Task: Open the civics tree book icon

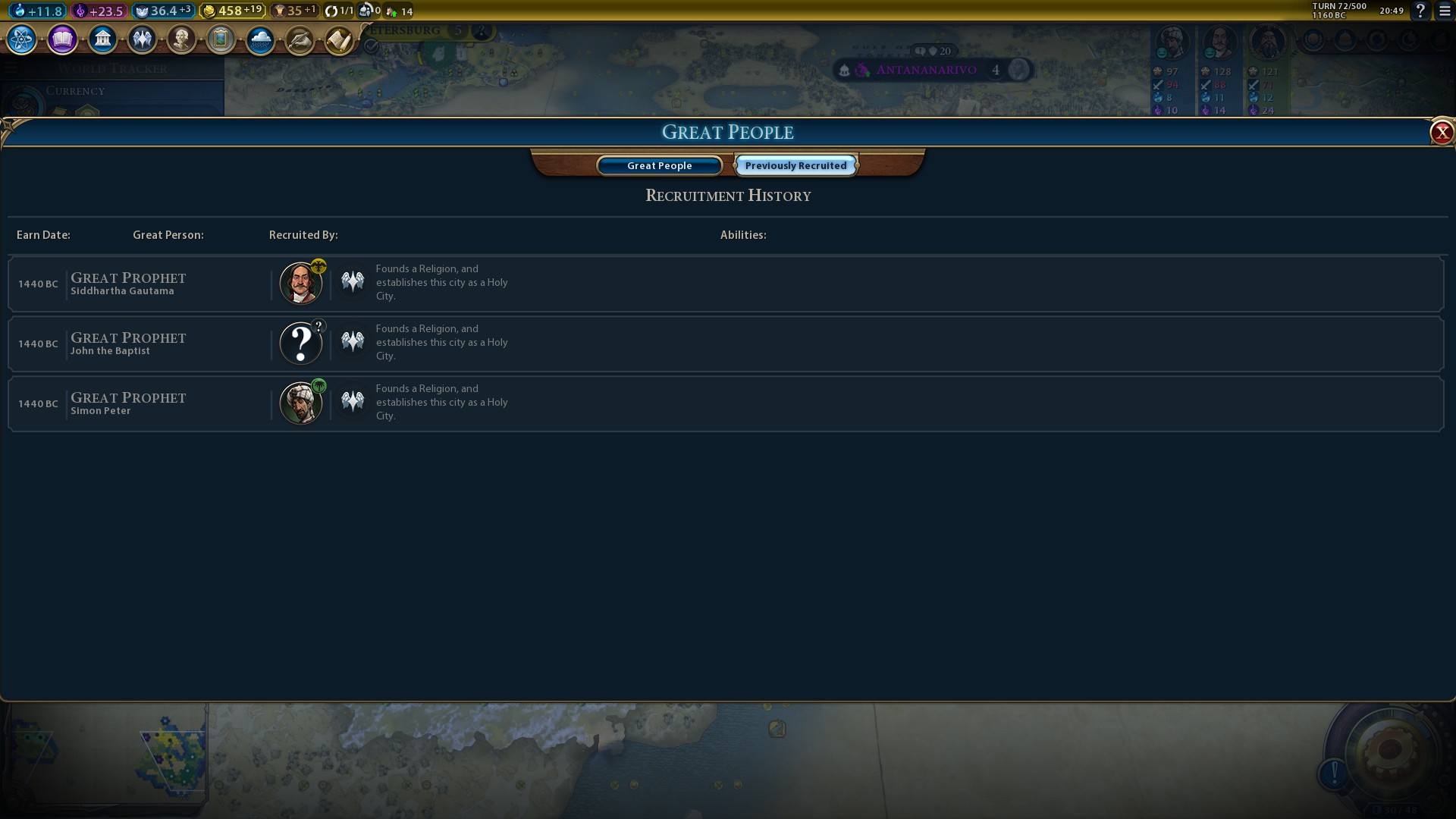Action: coord(62,39)
